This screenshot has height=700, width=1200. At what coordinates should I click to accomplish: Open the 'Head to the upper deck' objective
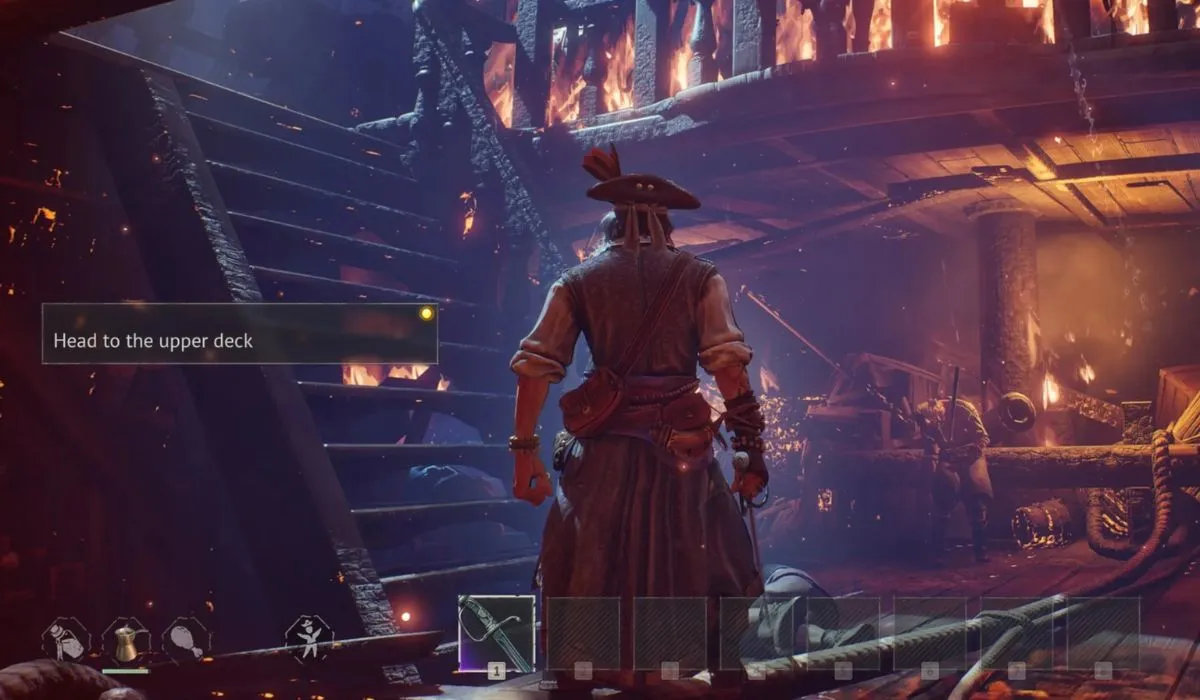(239, 334)
